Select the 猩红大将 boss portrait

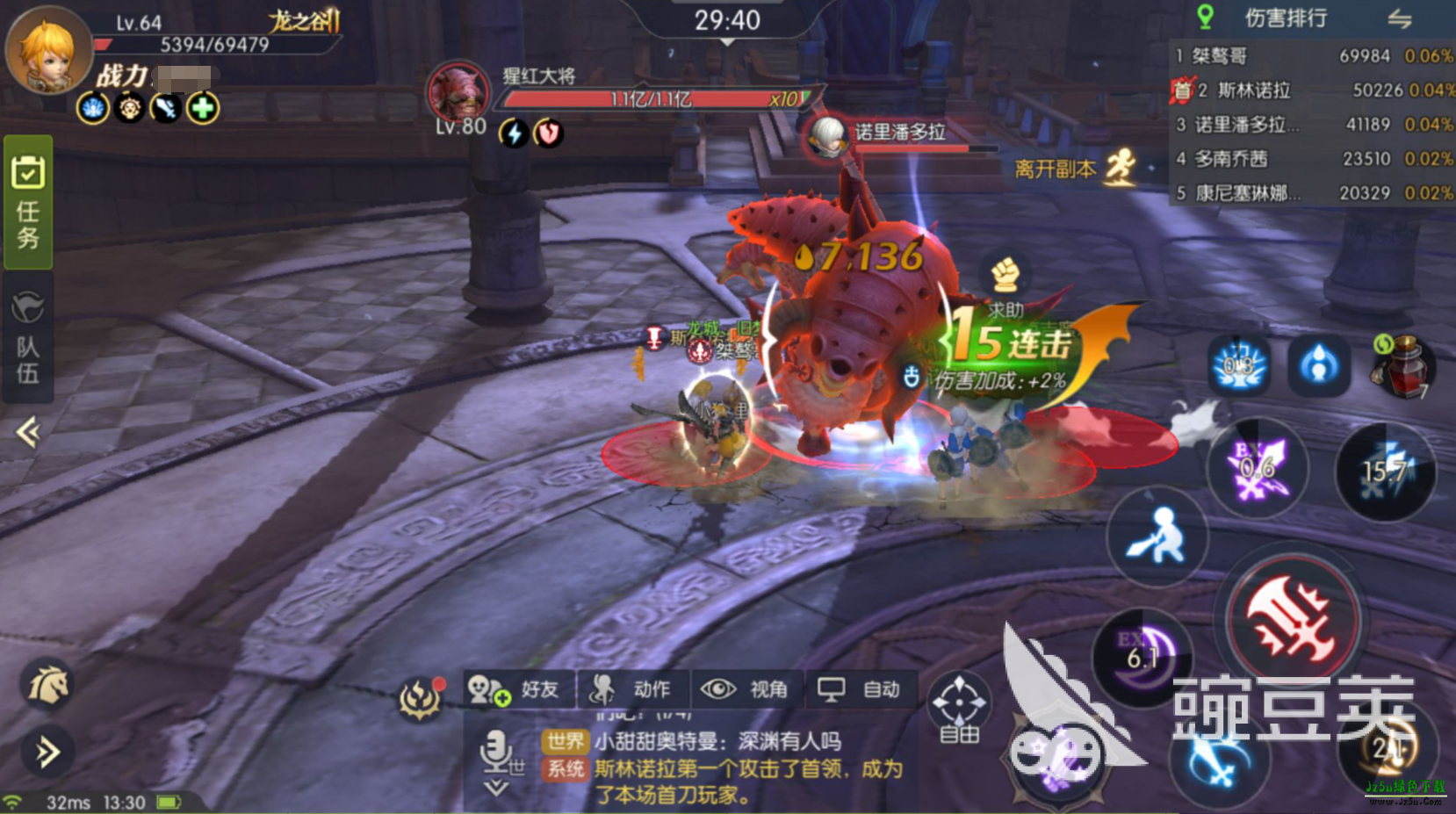pos(458,92)
